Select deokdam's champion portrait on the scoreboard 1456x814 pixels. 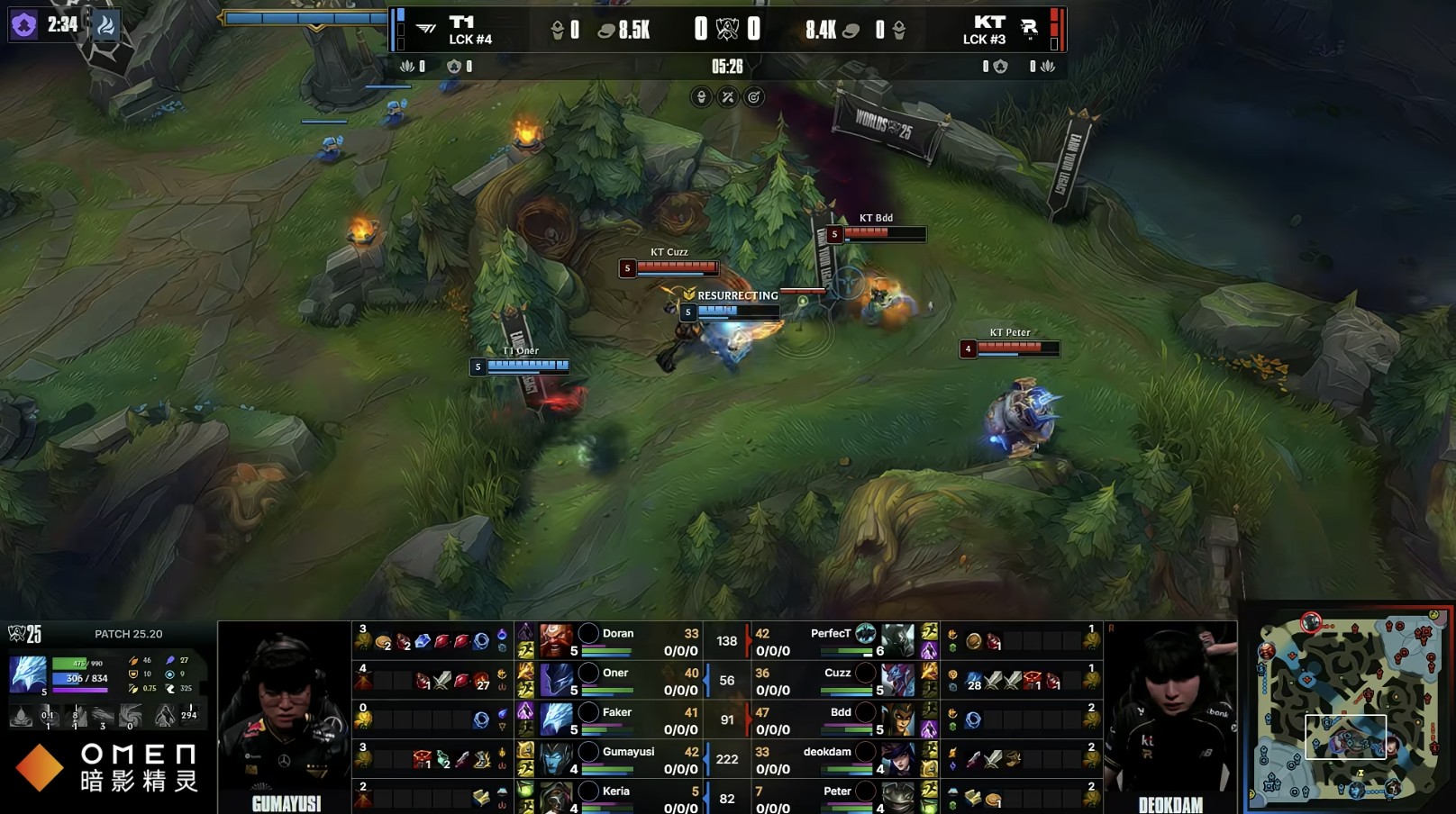tap(897, 758)
